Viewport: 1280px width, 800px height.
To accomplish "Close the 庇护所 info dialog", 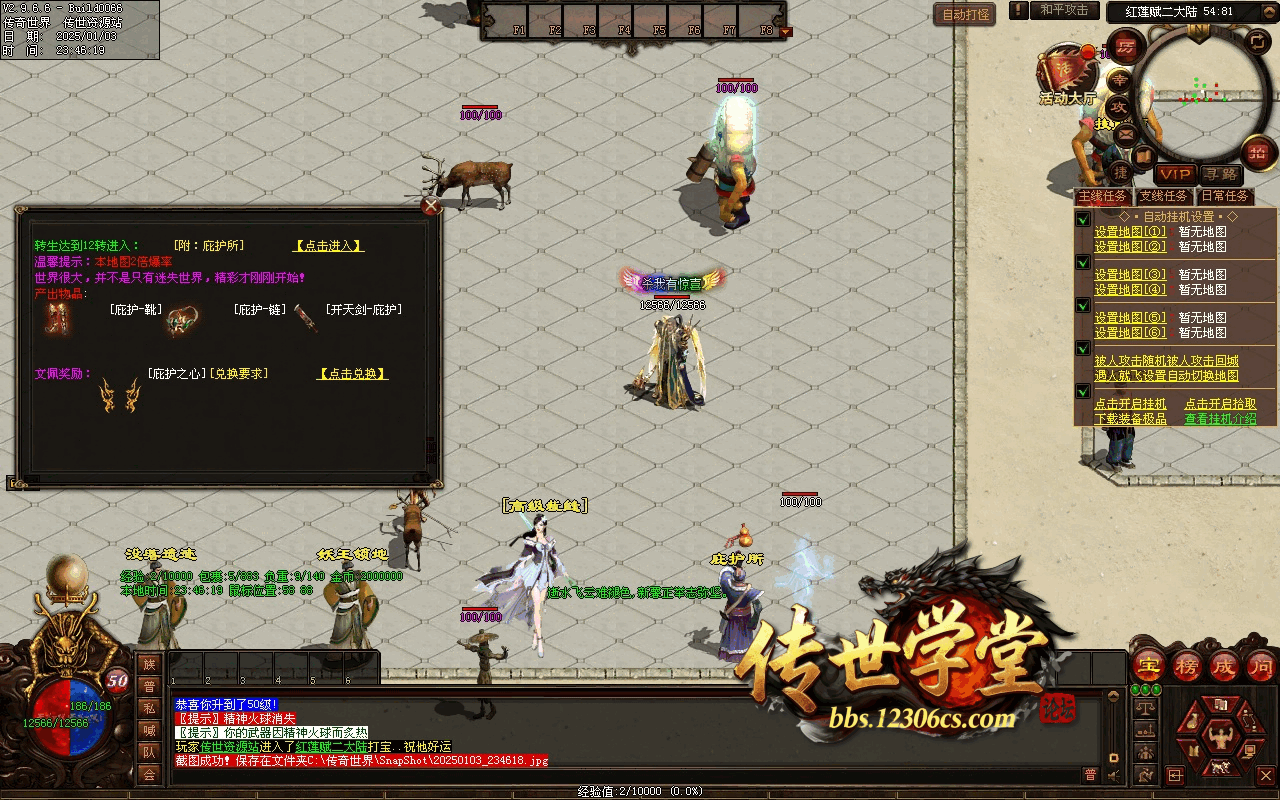I will click(431, 207).
